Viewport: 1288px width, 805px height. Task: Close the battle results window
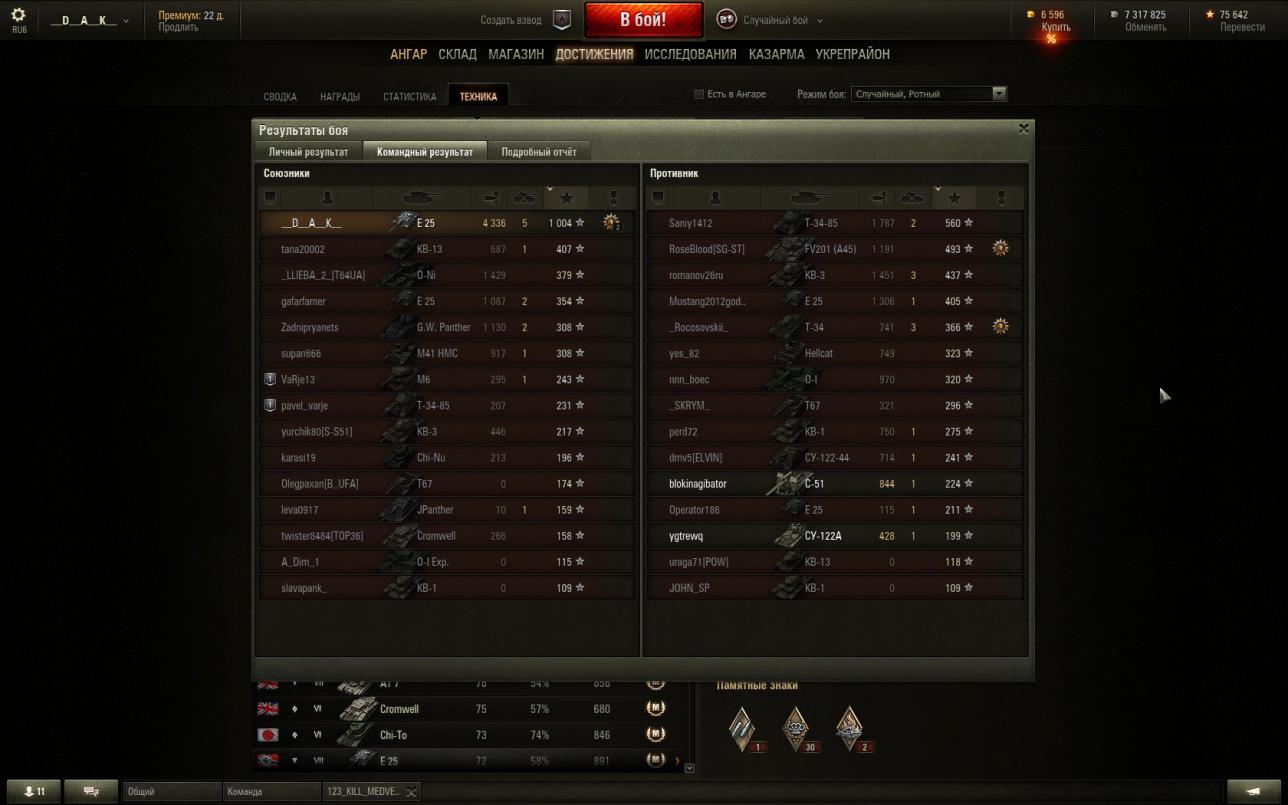1023,129
